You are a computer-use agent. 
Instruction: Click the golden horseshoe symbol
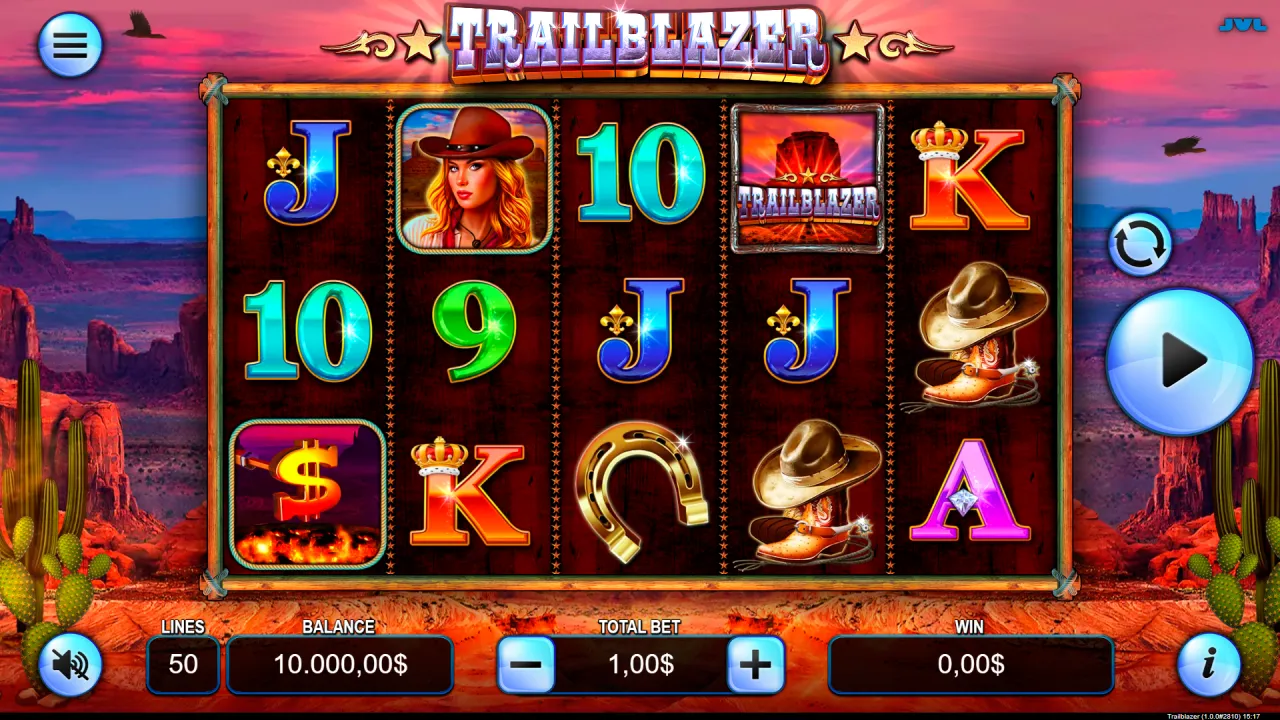point(640,497)
